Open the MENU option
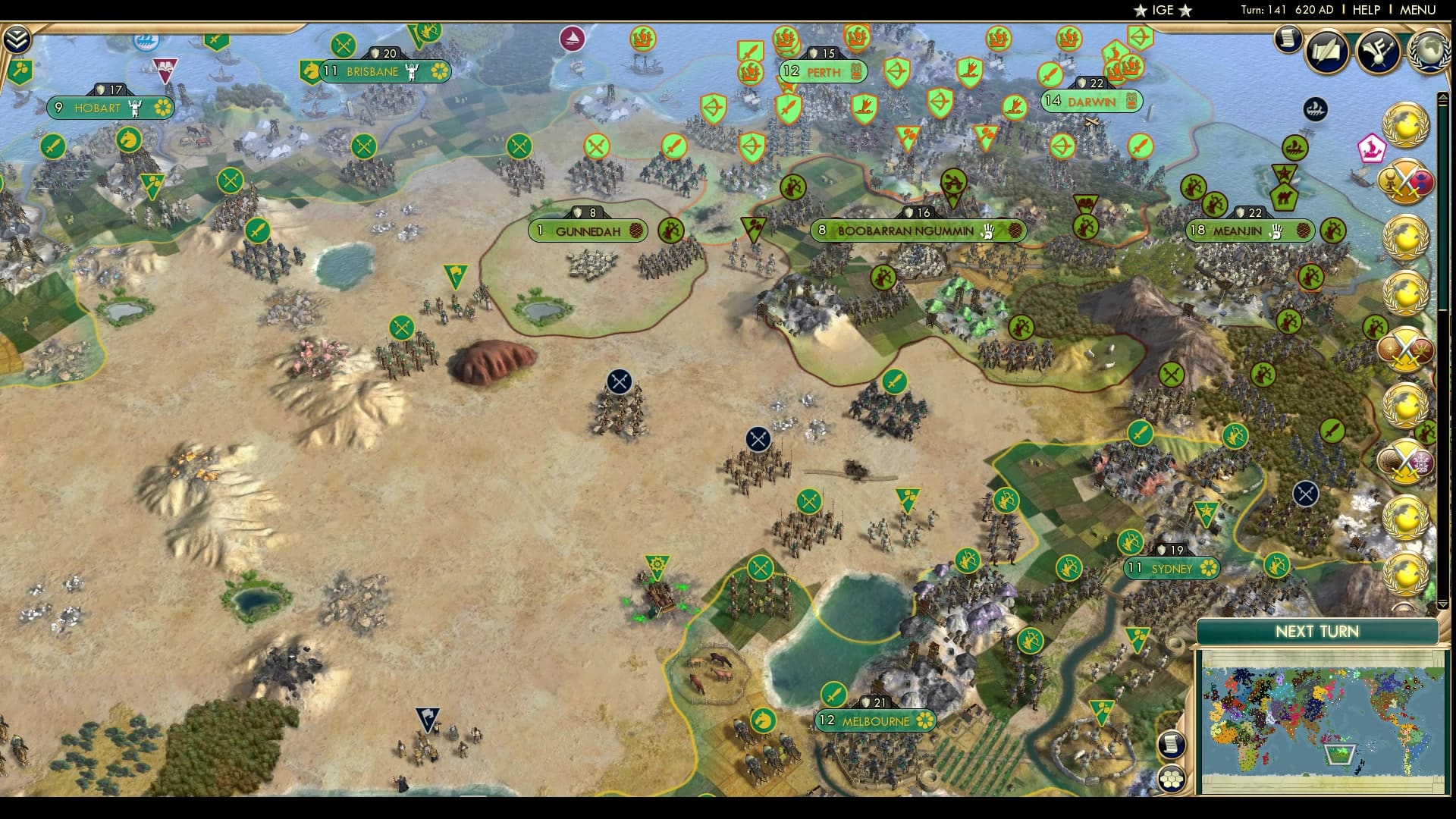Screen dimensions: 1456x819 point(1420,11)
